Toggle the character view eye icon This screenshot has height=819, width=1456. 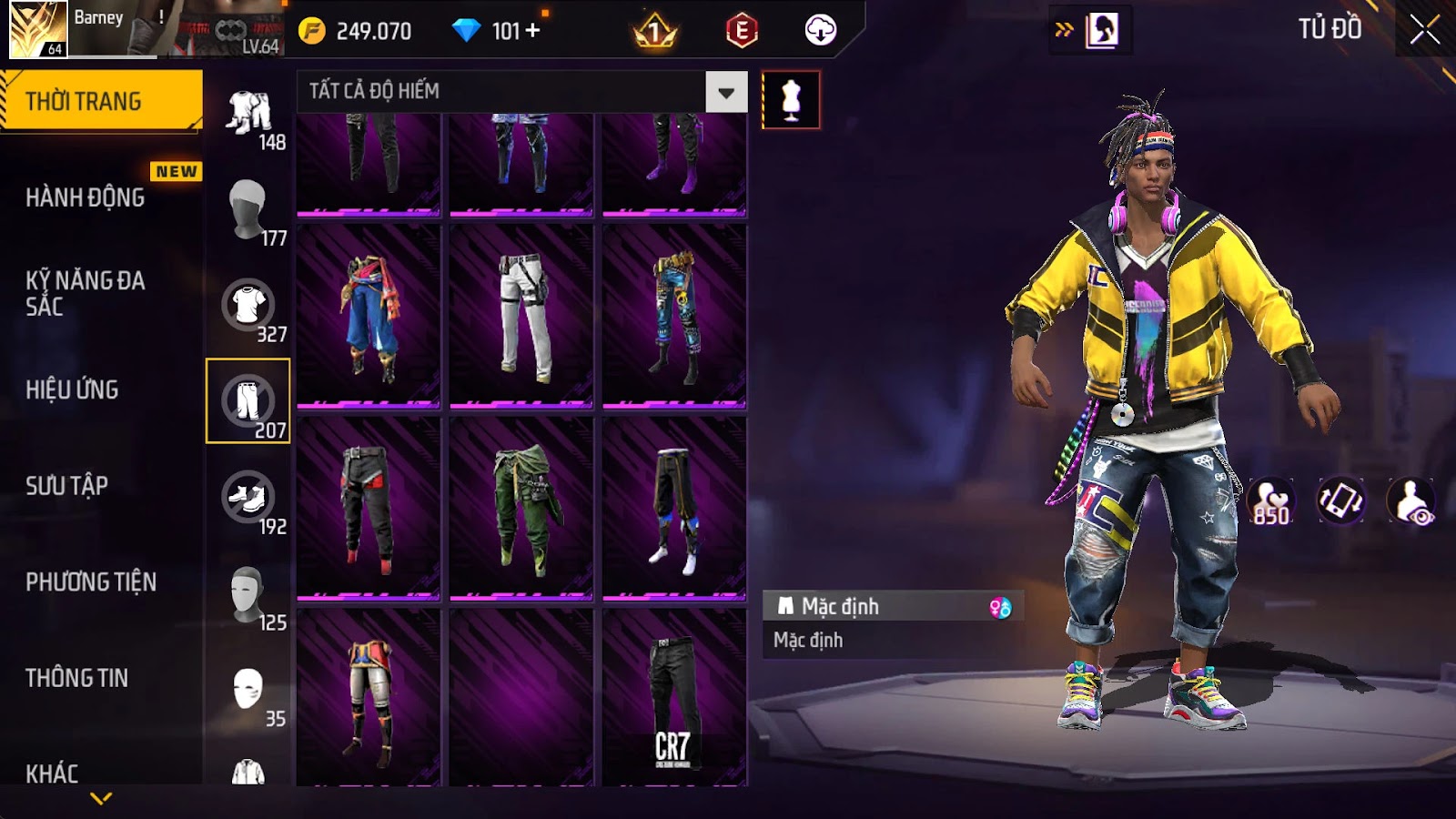(x=1410, y=501)
